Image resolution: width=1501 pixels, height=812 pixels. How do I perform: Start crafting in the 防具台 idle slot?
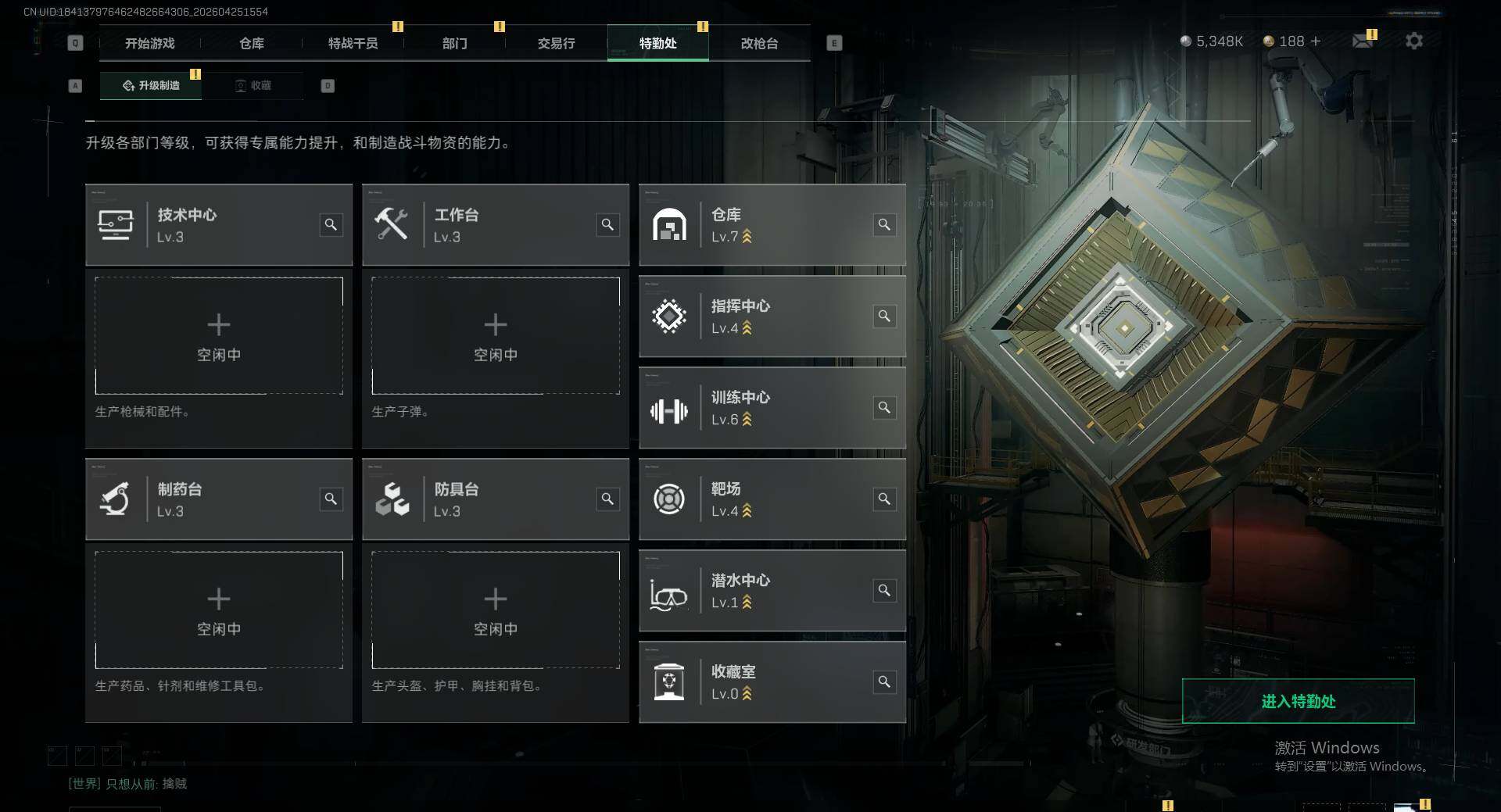tap(496, 610)
